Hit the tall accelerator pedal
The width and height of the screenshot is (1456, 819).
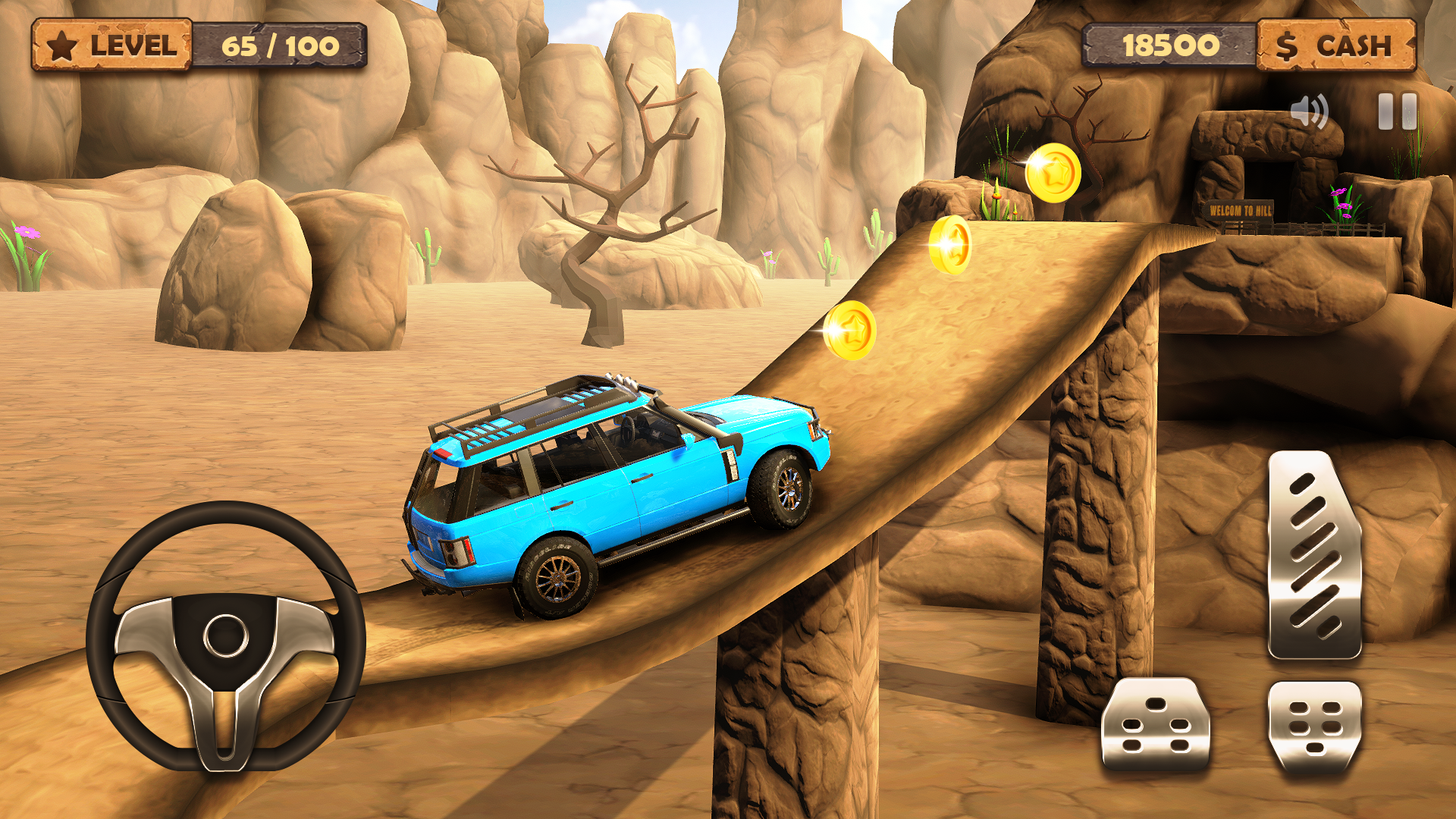[x=1314, y=554]
